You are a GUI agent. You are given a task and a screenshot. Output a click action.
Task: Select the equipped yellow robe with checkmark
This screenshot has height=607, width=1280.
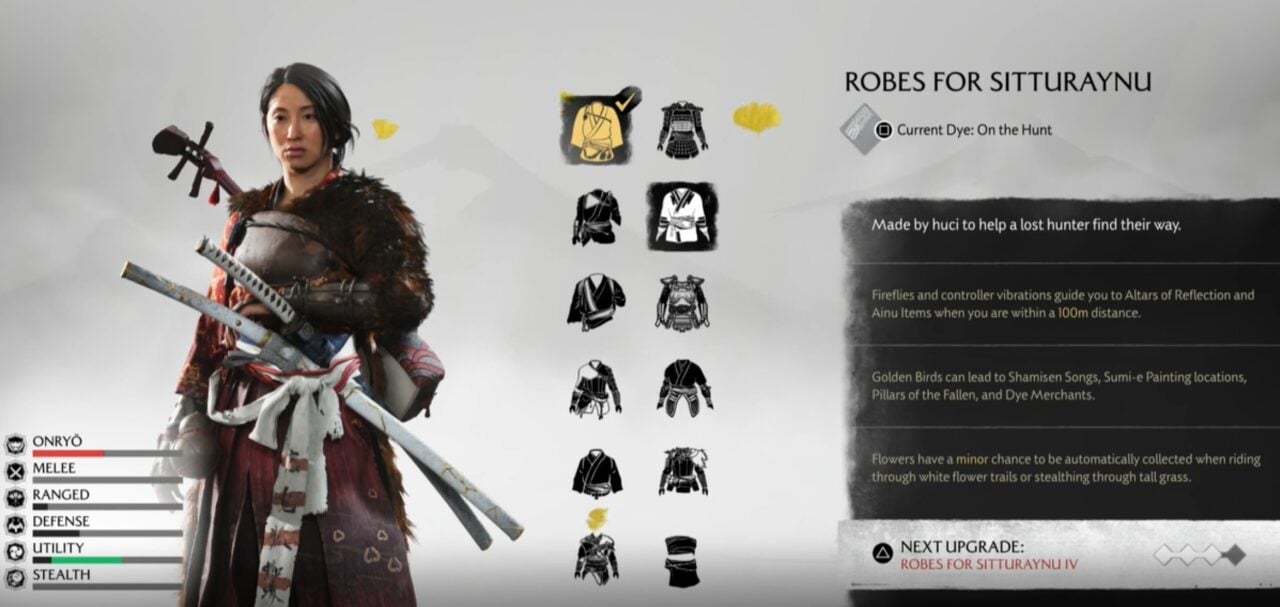pyautogui.click(x=596, y=129)
